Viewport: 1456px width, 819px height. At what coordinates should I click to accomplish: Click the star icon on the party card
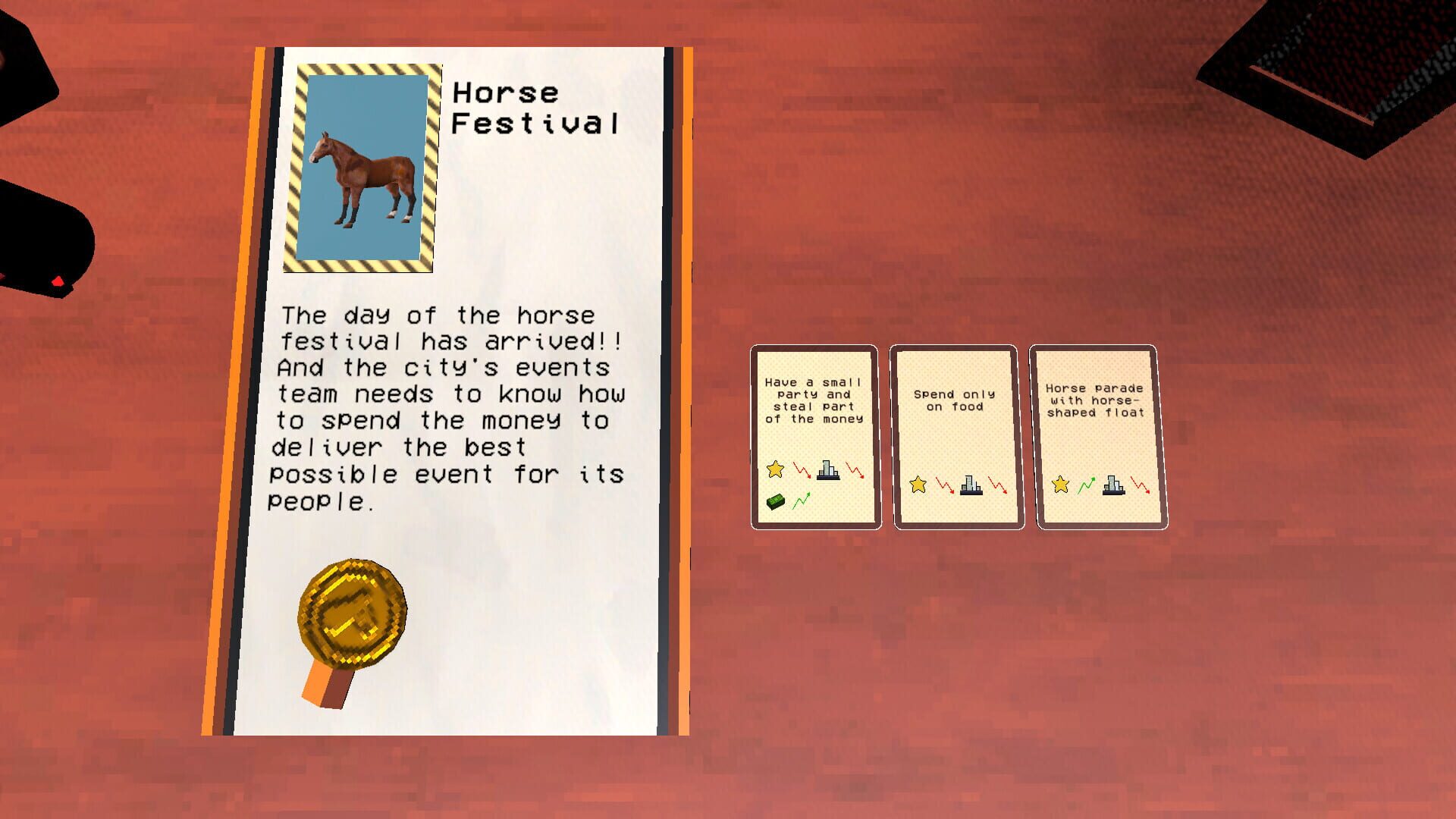tap(774, 469)
